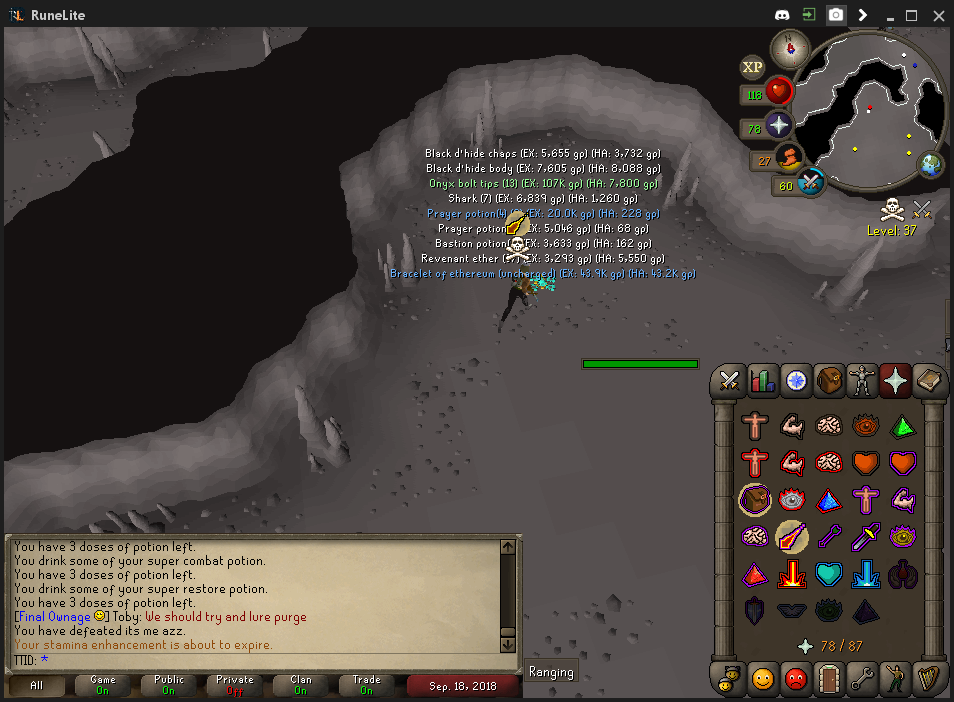Open the Inventory backpack tab

pos(829,380)
